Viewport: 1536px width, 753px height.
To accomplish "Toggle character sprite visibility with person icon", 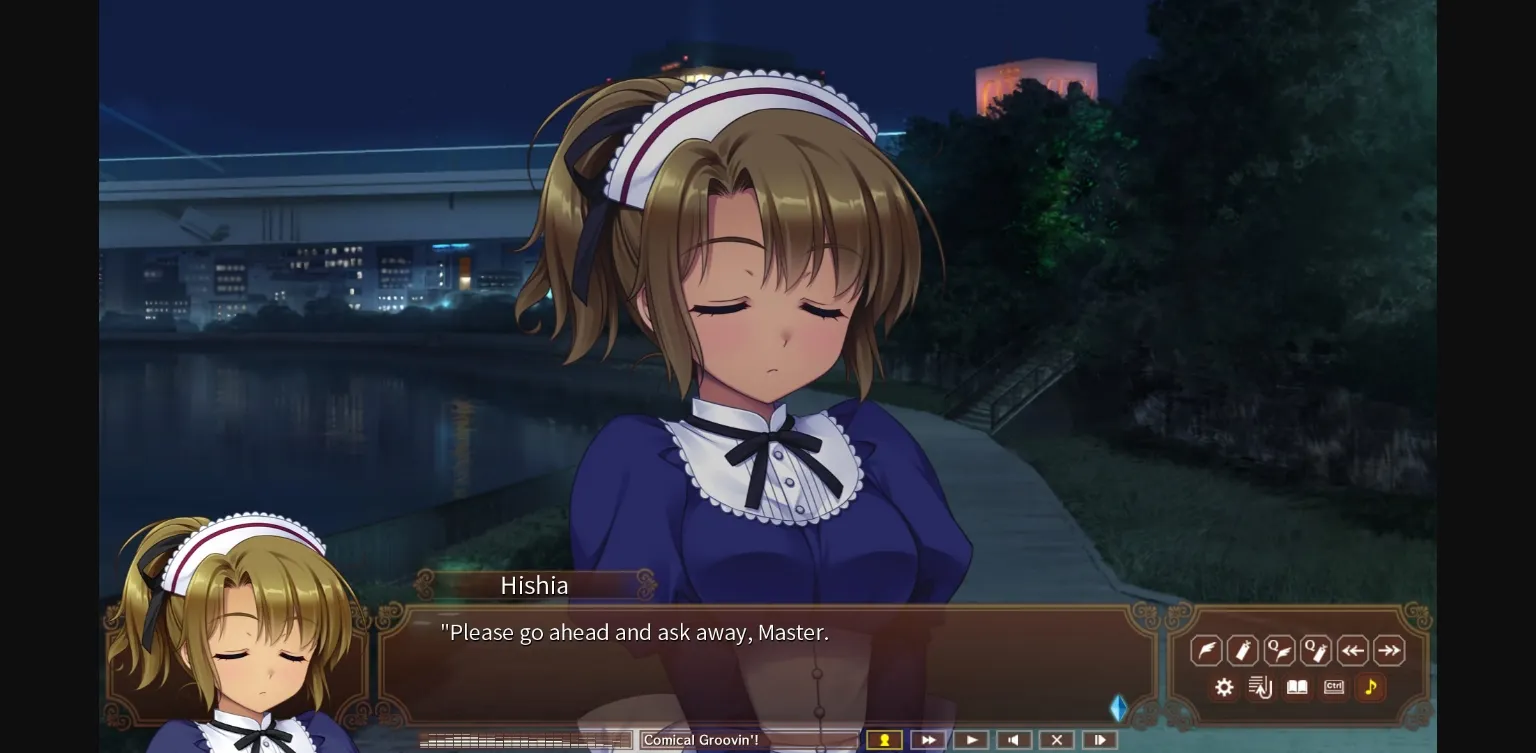I will click(884, 740).
